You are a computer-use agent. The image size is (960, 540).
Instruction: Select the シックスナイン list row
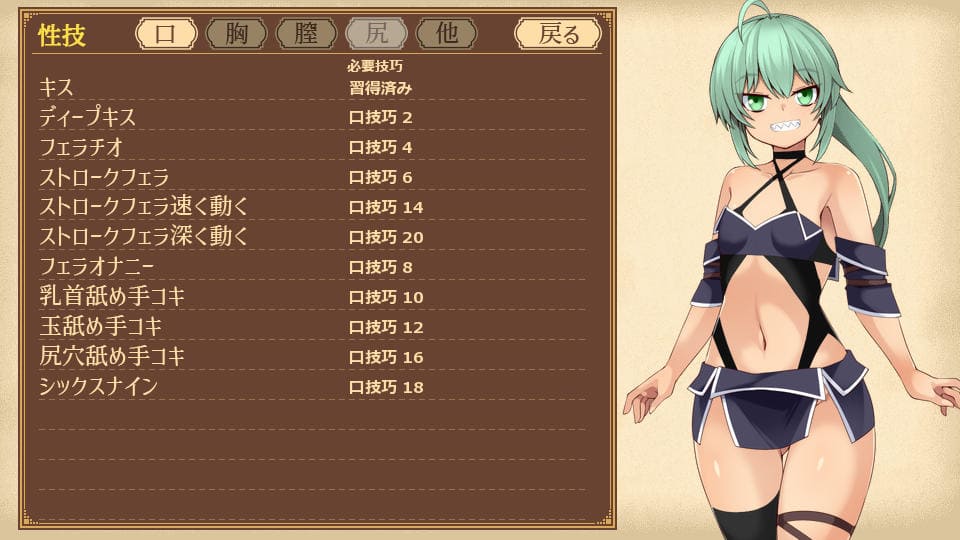tap(310, 387)
